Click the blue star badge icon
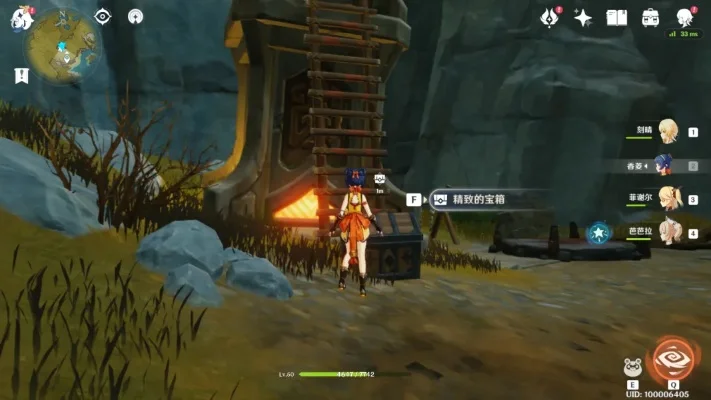This screenshot has width=711, height=400. (598, 233)
